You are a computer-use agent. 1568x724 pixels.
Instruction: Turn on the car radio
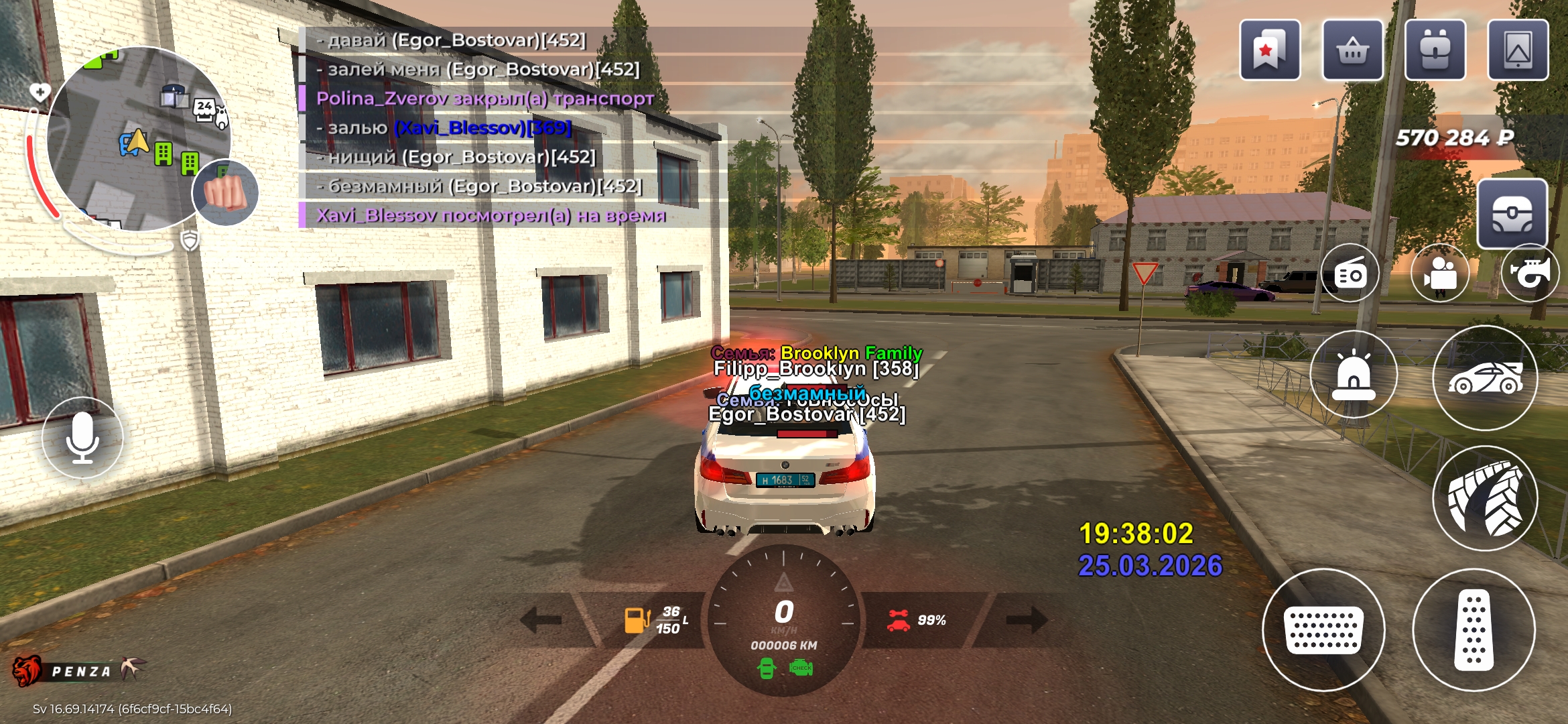(x=1350, y=274)
